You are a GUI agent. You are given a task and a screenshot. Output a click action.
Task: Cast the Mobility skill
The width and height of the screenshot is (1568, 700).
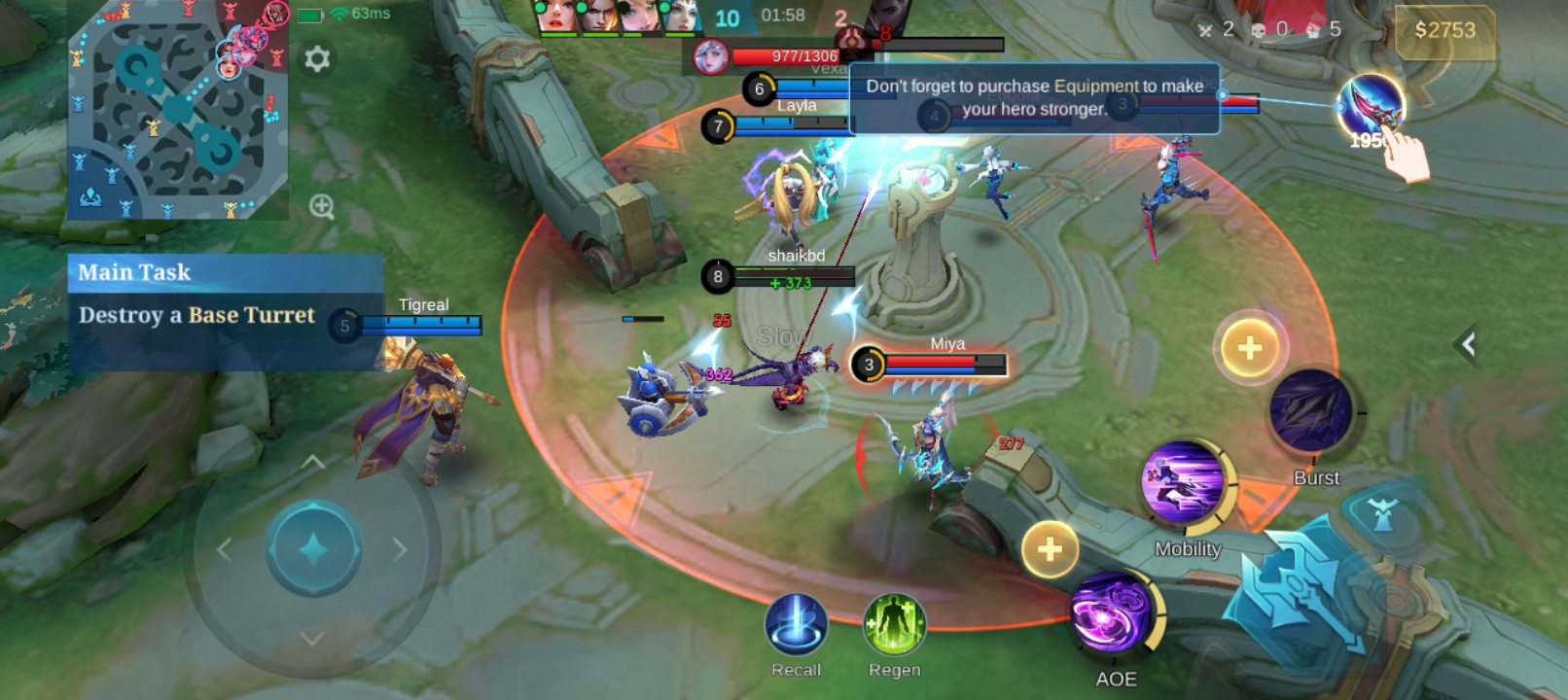pos(1184,483)
